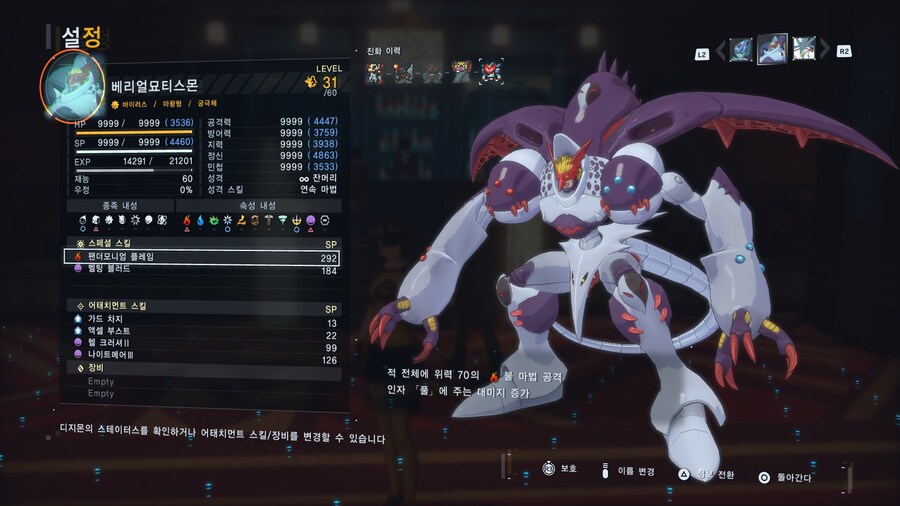This screenshot has width=900, height=506.
Task: Select the 나이트메어 III skill row
Action: point(200,360)
